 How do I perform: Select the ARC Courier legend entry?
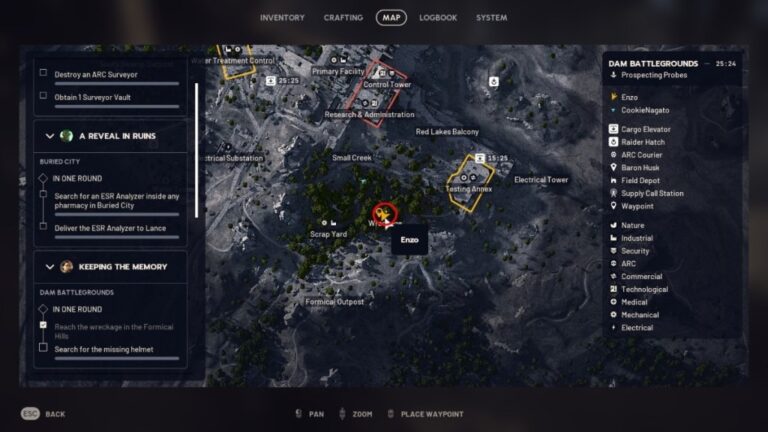click(642, 155)
